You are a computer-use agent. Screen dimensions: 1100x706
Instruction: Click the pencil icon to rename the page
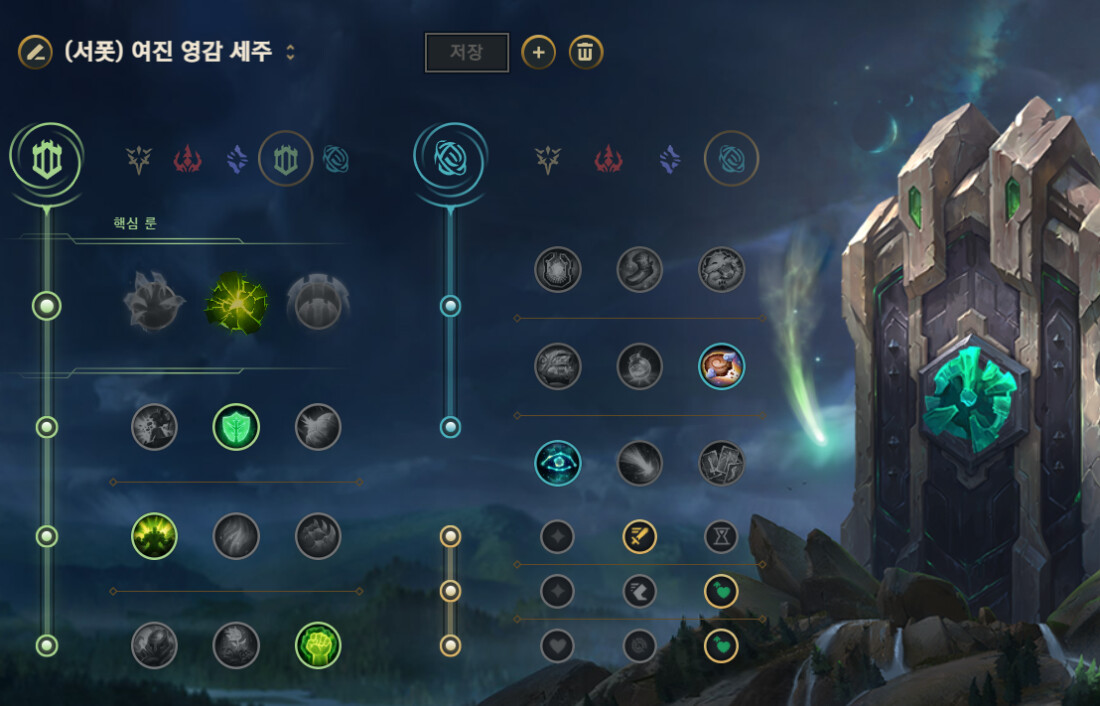click(x=35, y=53)
